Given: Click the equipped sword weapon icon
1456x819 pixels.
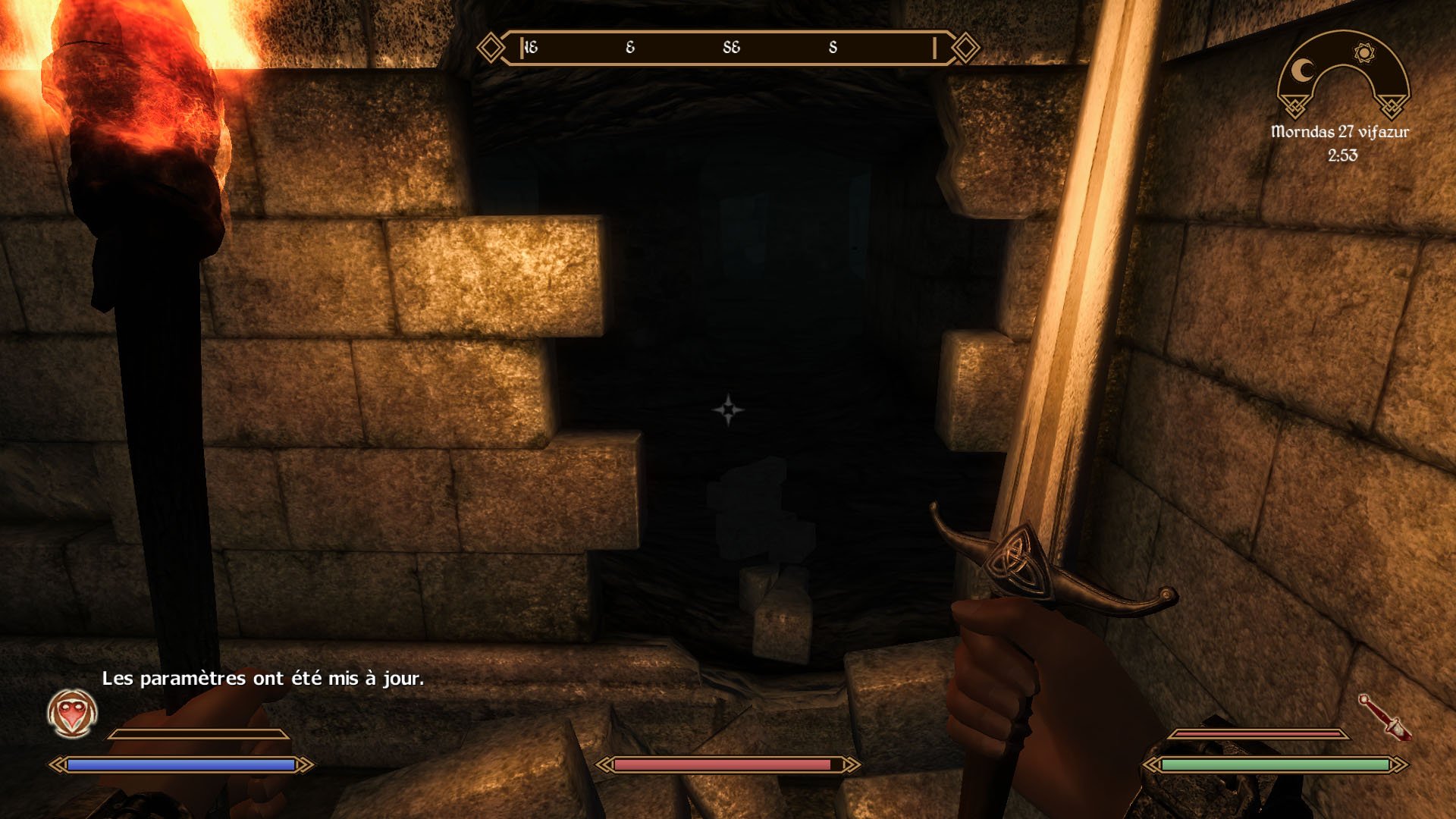Looking at the screenshot, I should 1385,717.
